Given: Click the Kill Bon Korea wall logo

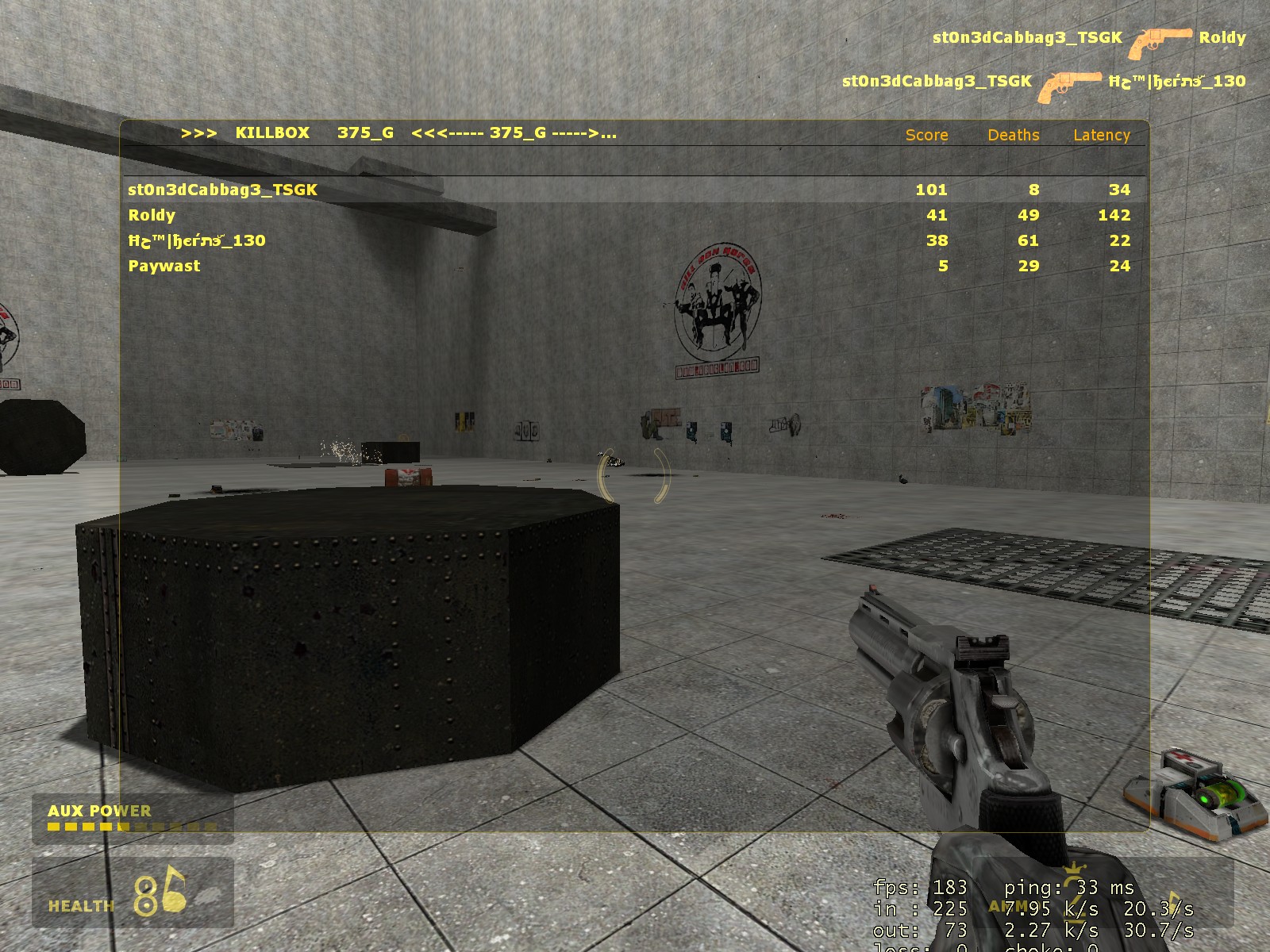Looking at the screenshot, I should pyautogui.click(x=719, y=301).
